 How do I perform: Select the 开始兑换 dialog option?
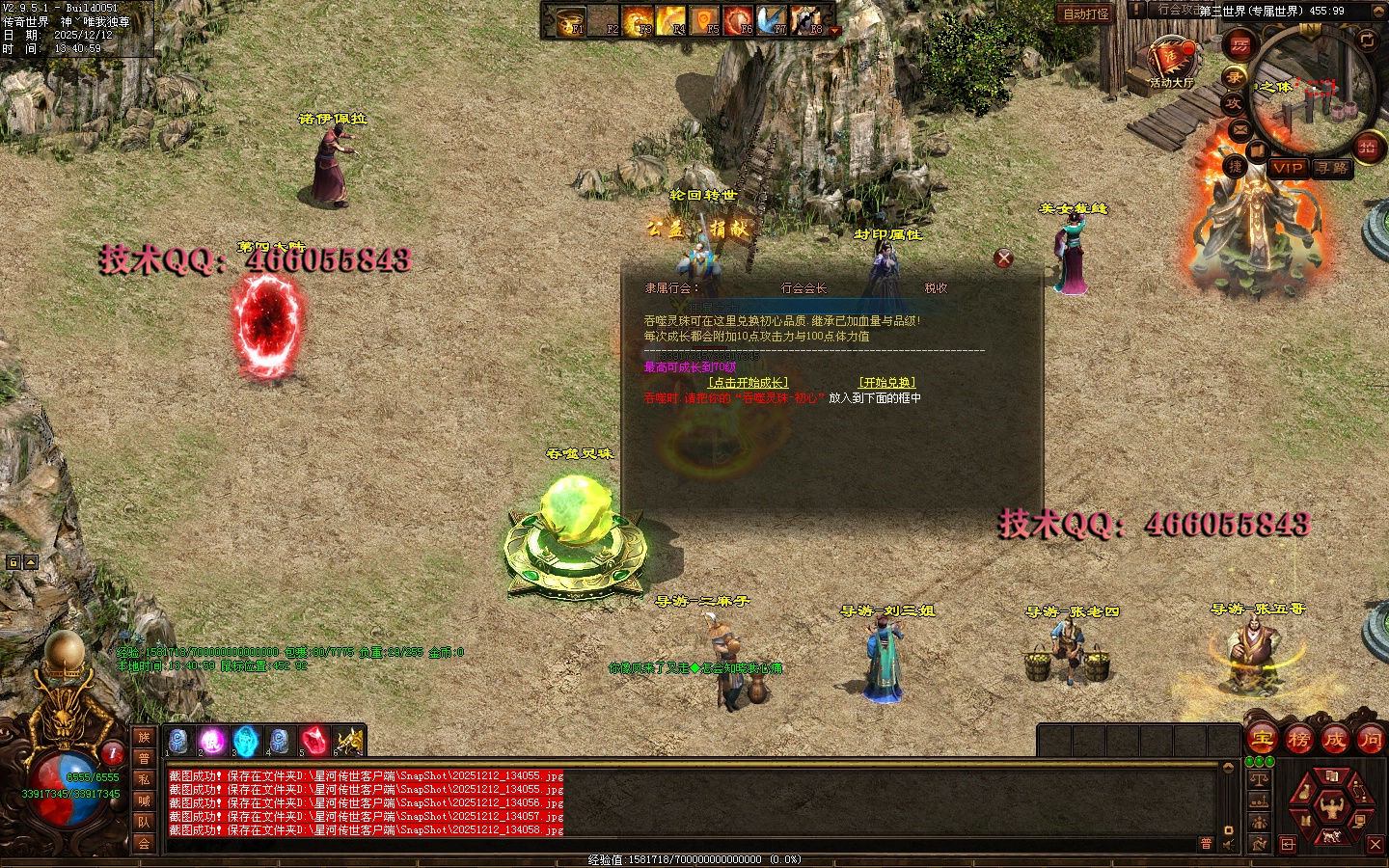pyautogui.click(x=886, y=383)
